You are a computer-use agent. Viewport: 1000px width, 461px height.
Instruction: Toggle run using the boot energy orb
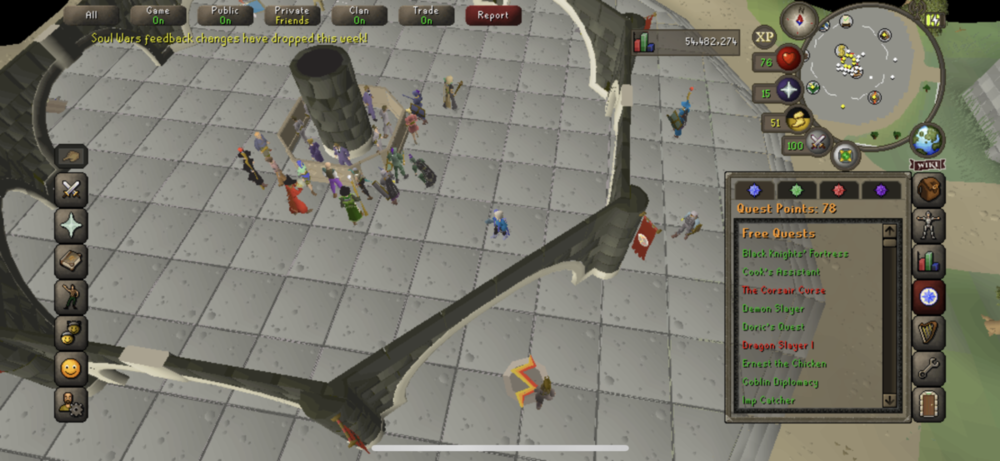799,122
